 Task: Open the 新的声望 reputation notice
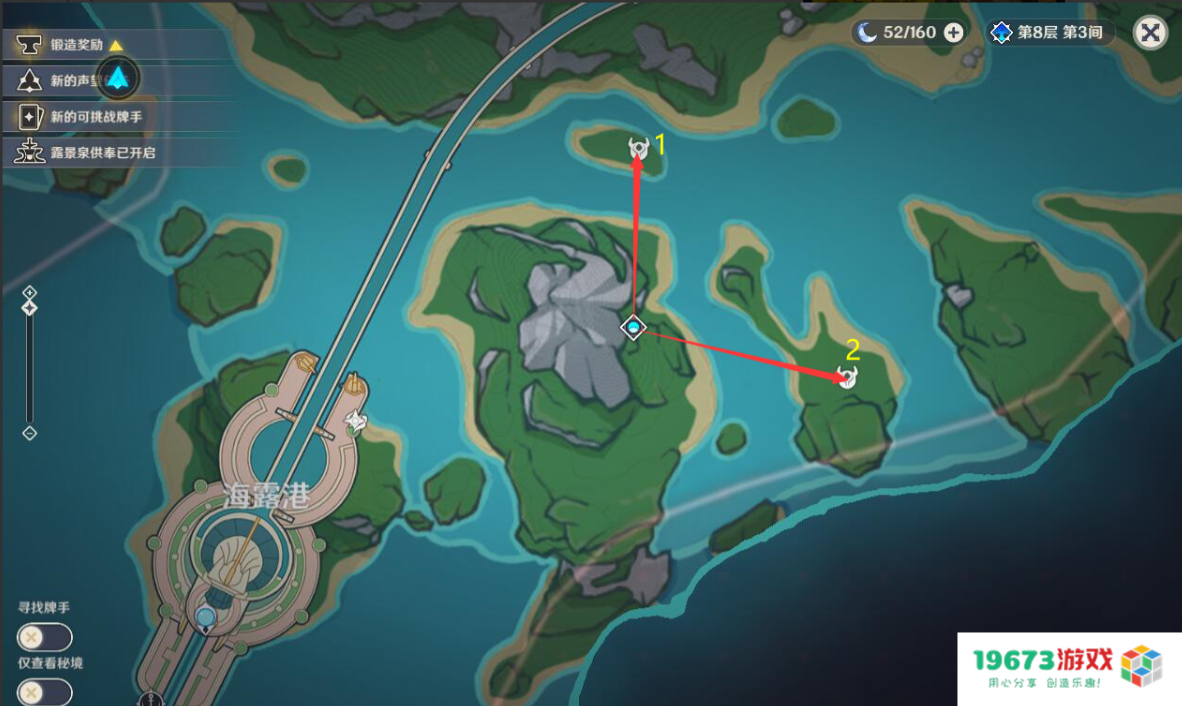coord(60,81)
